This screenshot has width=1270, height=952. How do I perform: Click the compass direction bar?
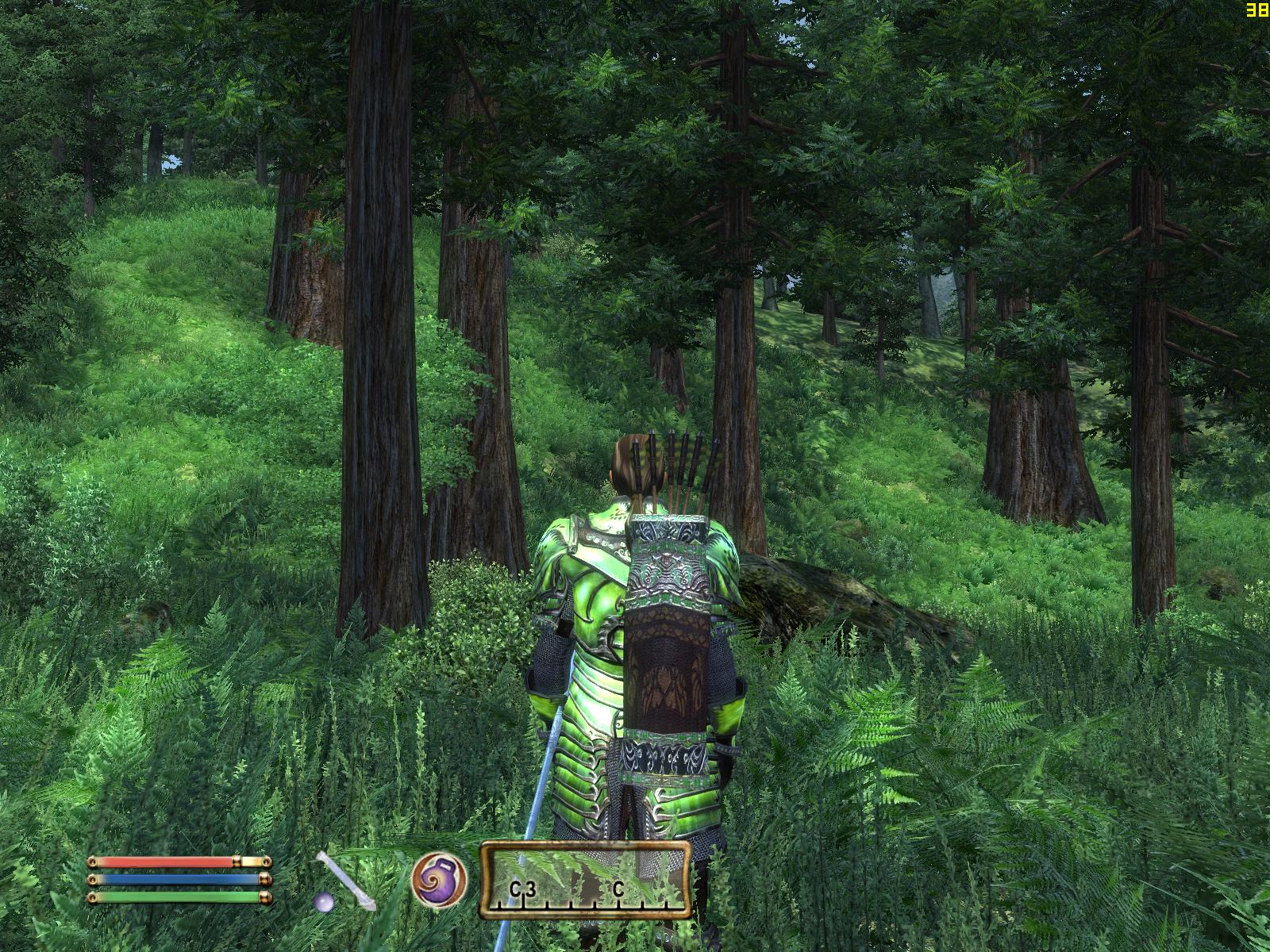click(x=585, y=880)
